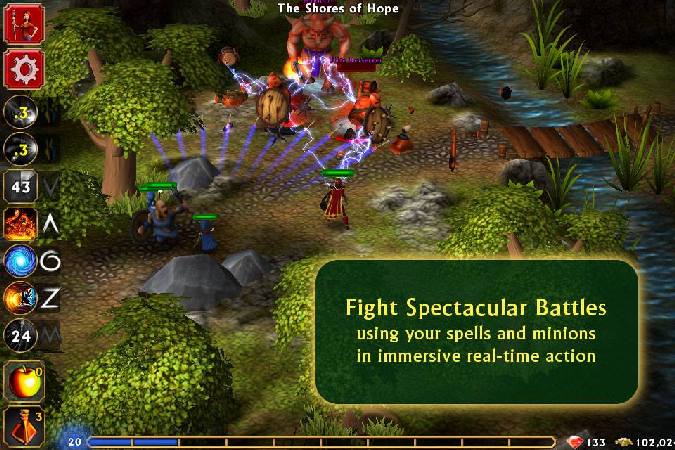Open the gear settings button
The height and width of the screenshot is (450, 675).
[22, 68]
